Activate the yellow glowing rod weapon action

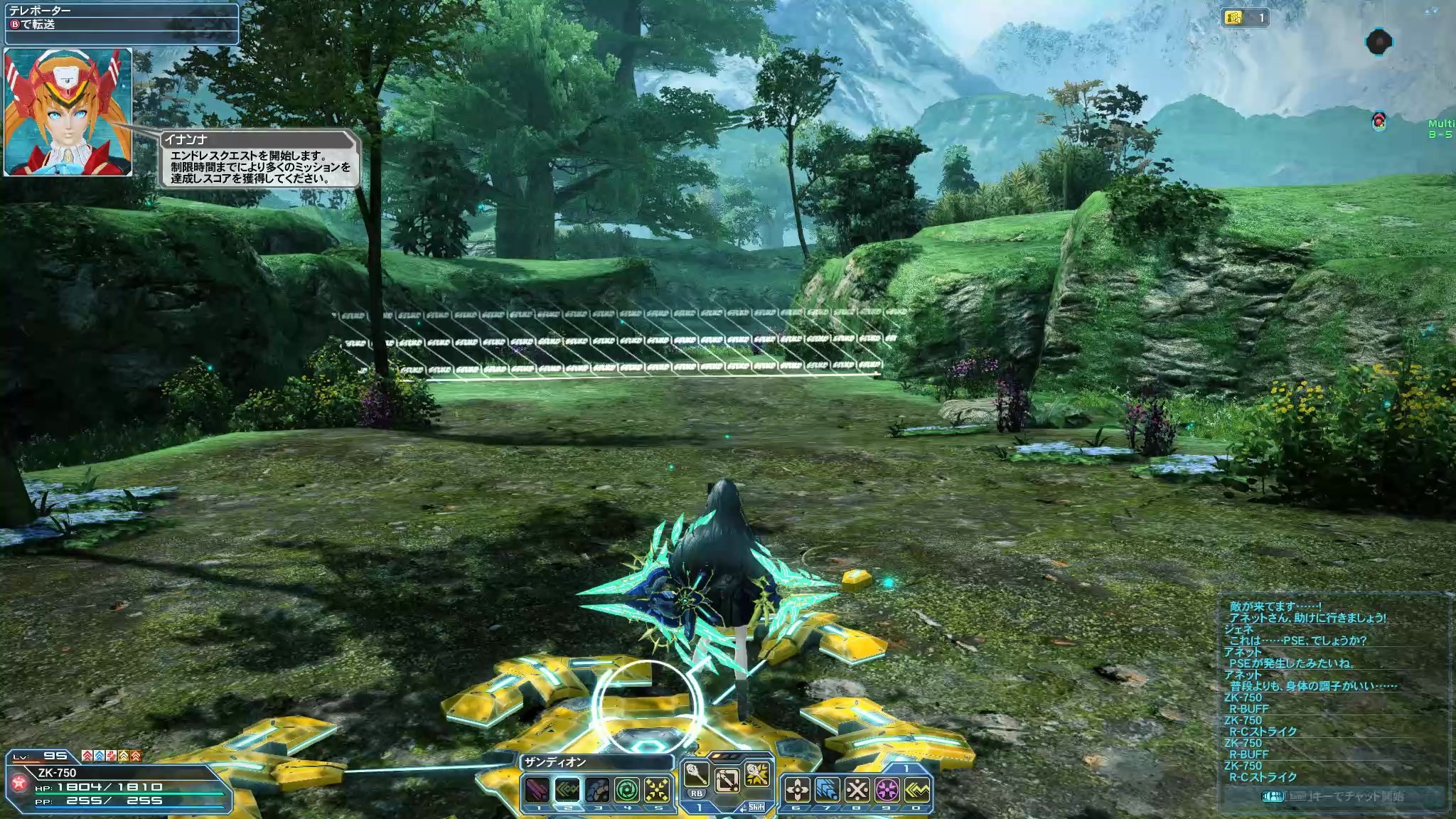tap(757, 775)
